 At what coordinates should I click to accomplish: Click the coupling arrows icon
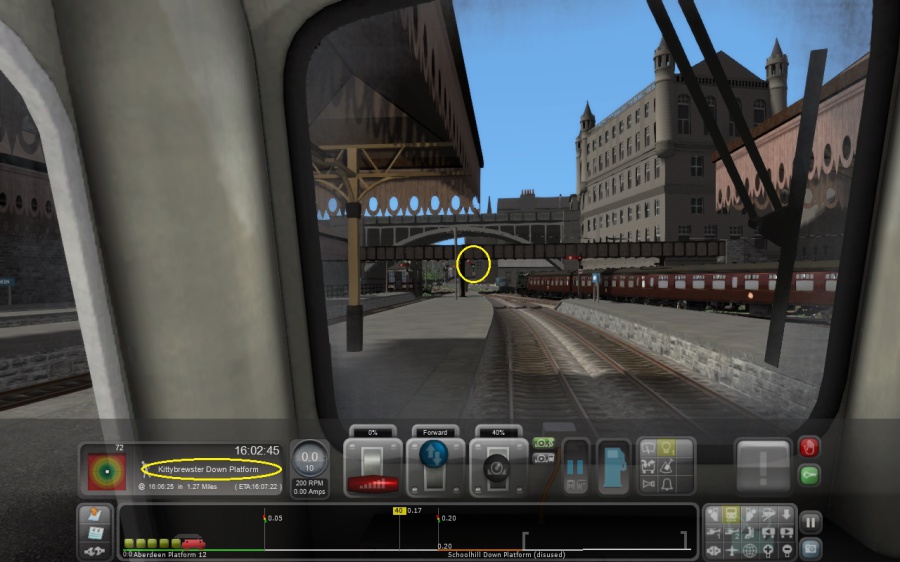[x=95, y=550]
